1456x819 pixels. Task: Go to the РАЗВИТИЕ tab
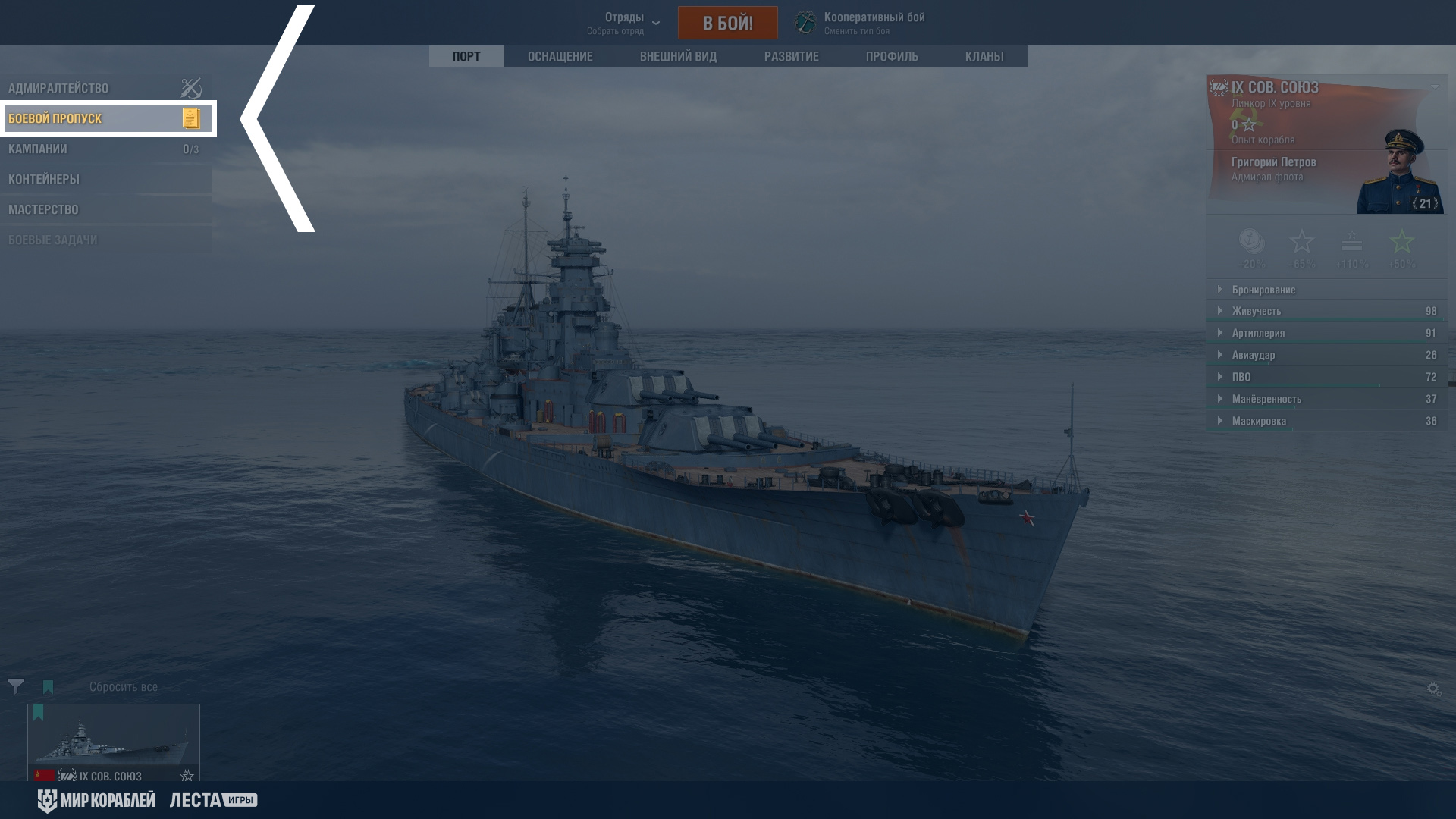pyautogui.click(x=791, y=56)
